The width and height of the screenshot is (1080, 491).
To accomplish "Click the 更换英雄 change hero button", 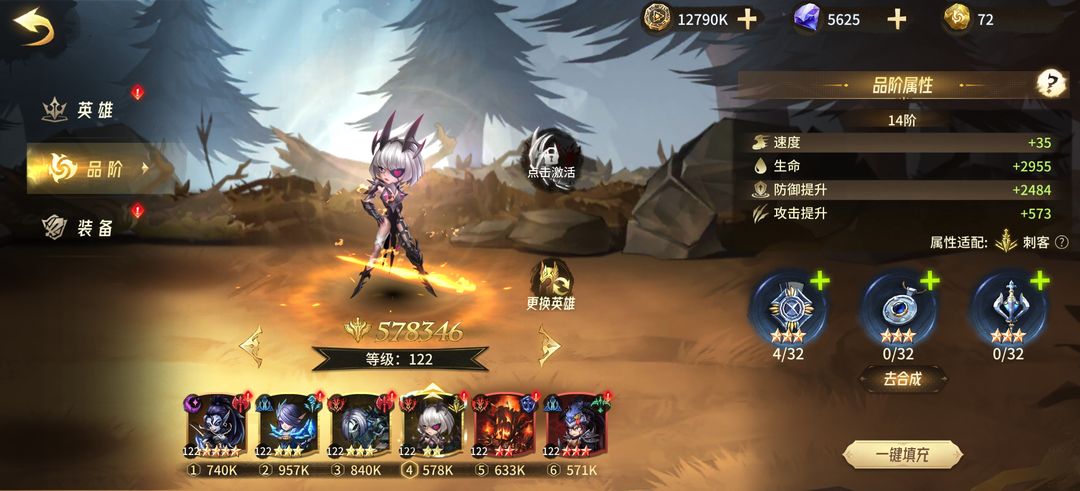I will click(x=551, y=285).
